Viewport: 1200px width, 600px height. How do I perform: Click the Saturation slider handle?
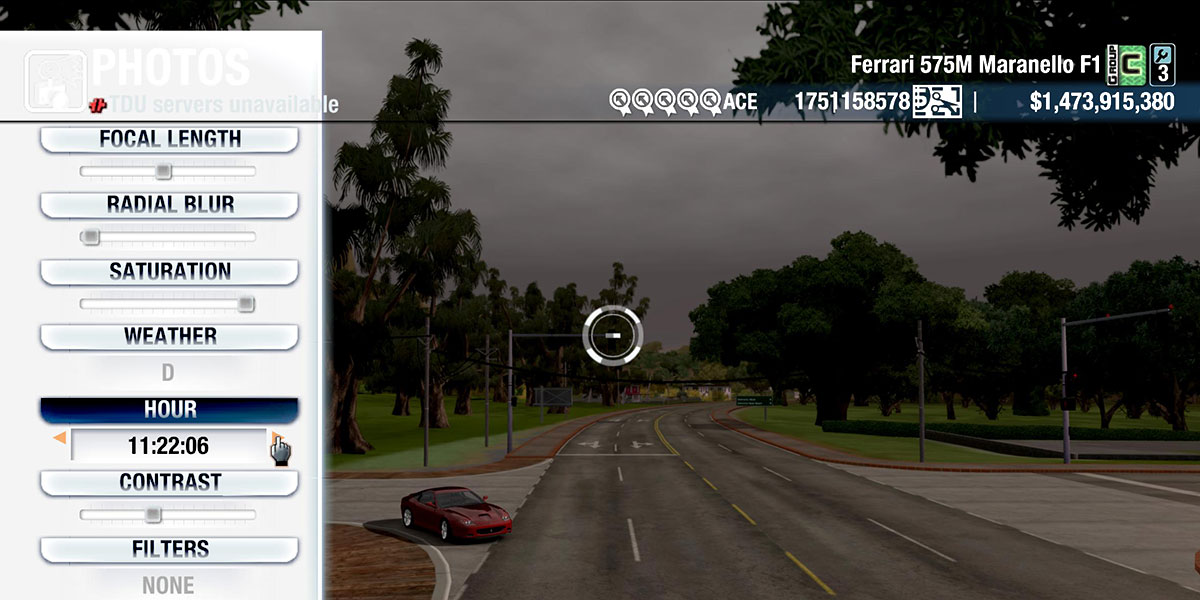246,304
